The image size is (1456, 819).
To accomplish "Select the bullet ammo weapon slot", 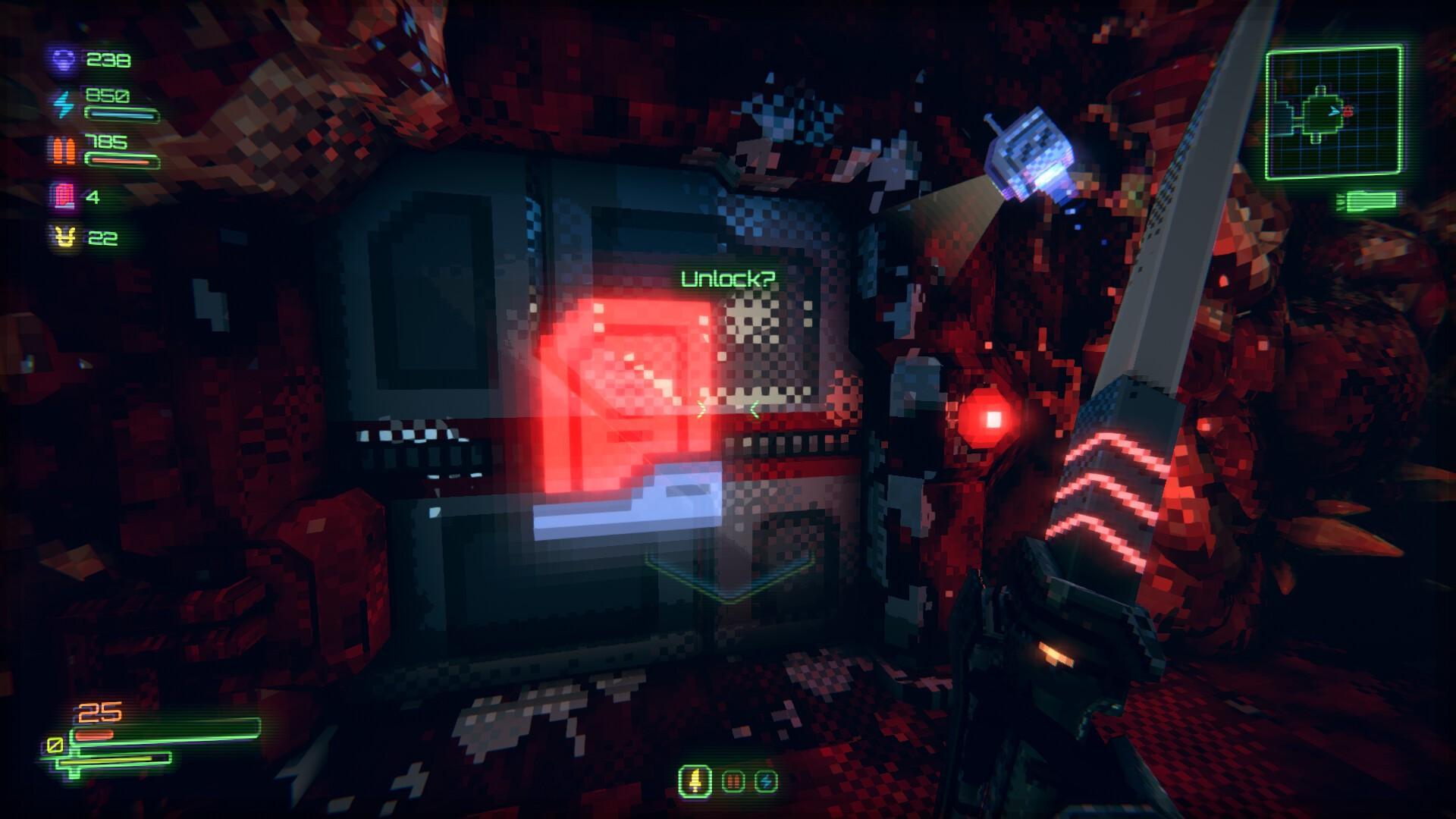I will 732,782.
